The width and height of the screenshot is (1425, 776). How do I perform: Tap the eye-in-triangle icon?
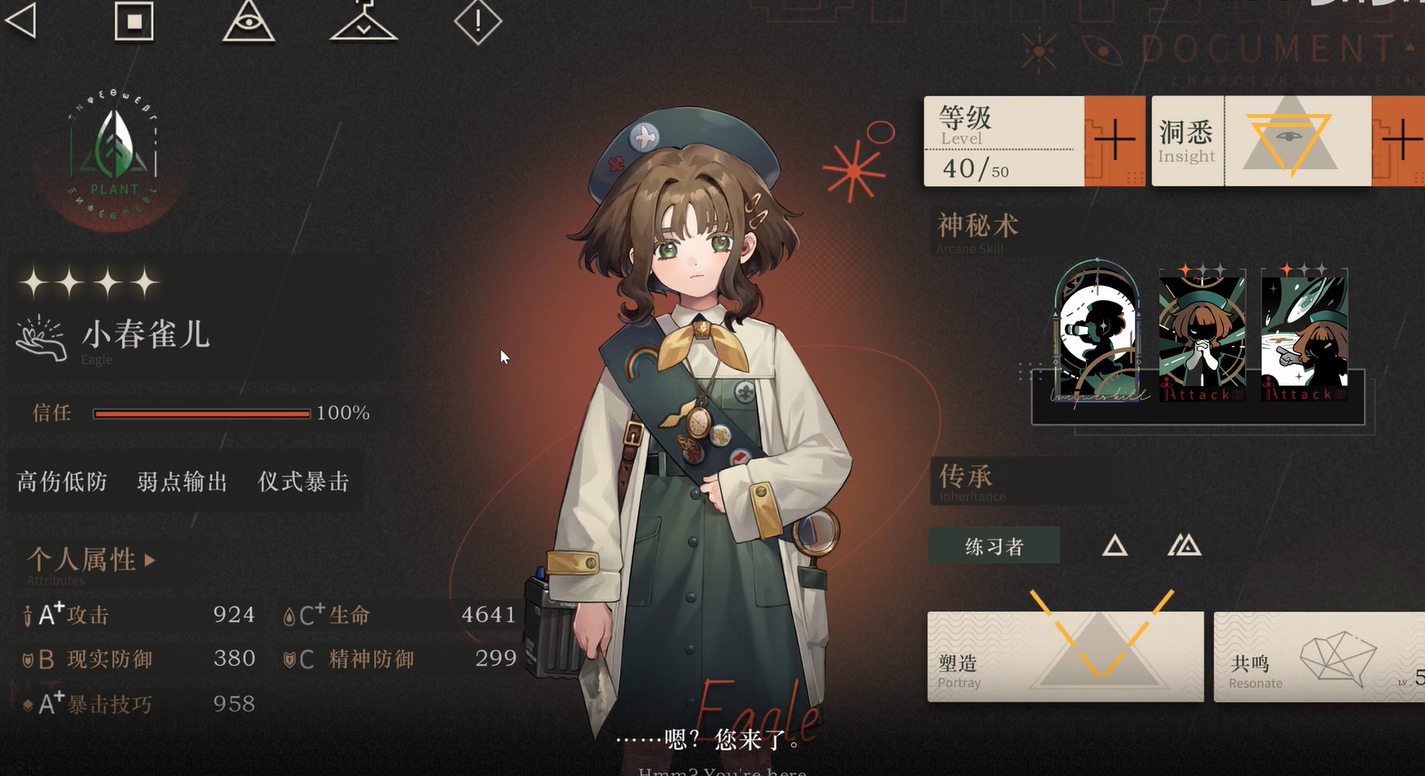point(248,21)
